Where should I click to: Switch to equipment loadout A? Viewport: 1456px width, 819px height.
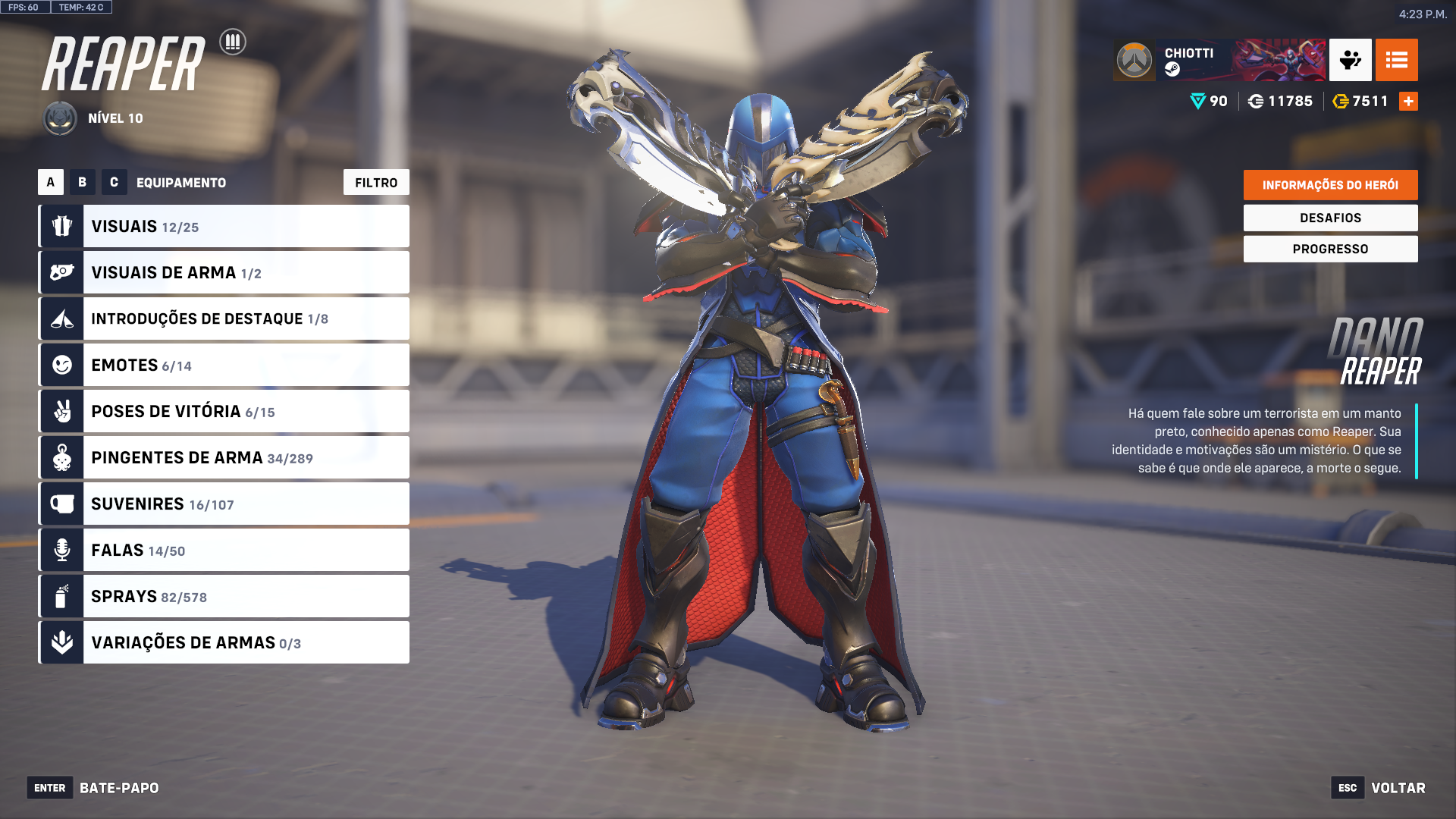coord(51,182)
